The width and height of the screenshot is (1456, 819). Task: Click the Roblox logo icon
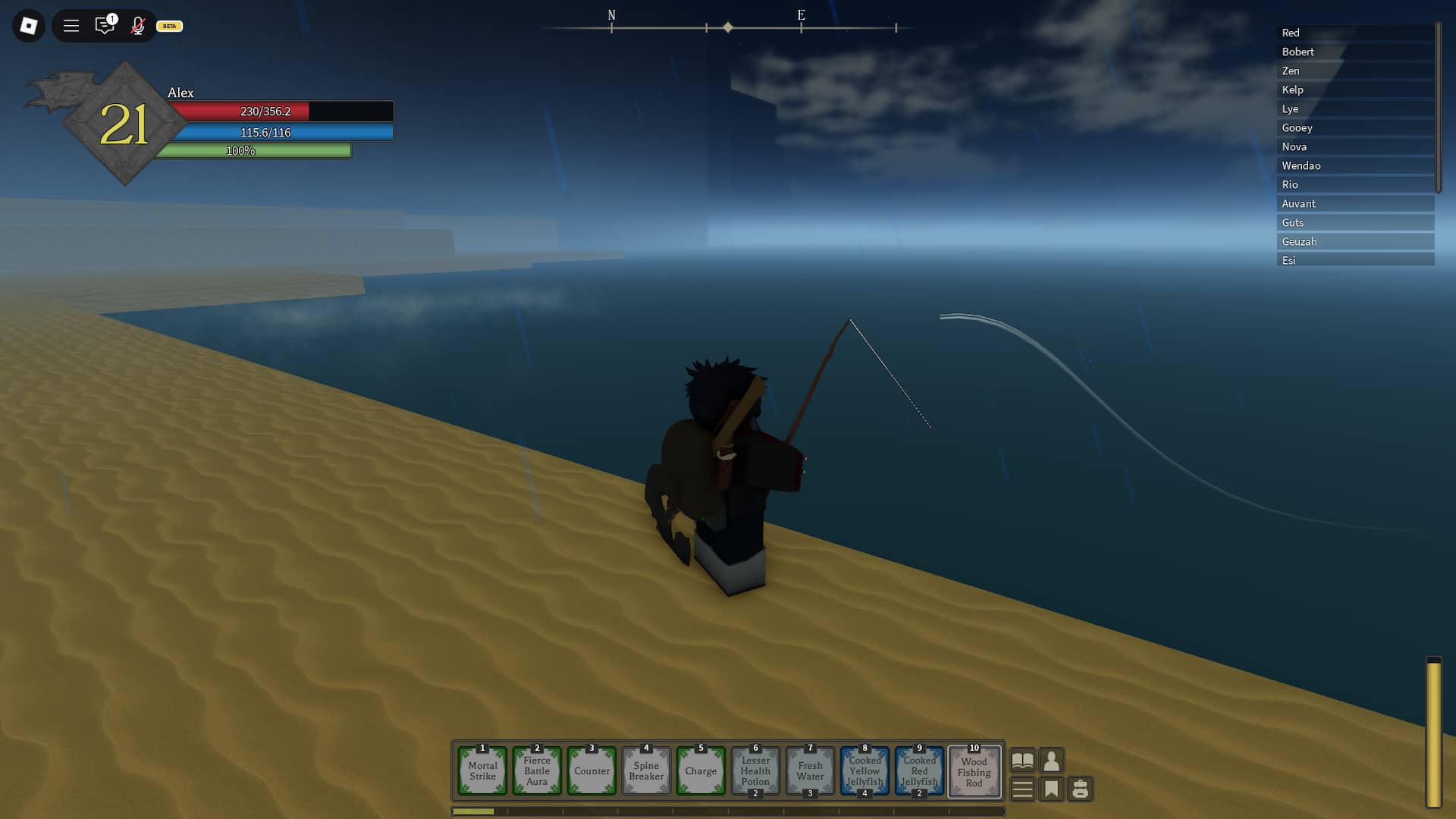[27, 26]
